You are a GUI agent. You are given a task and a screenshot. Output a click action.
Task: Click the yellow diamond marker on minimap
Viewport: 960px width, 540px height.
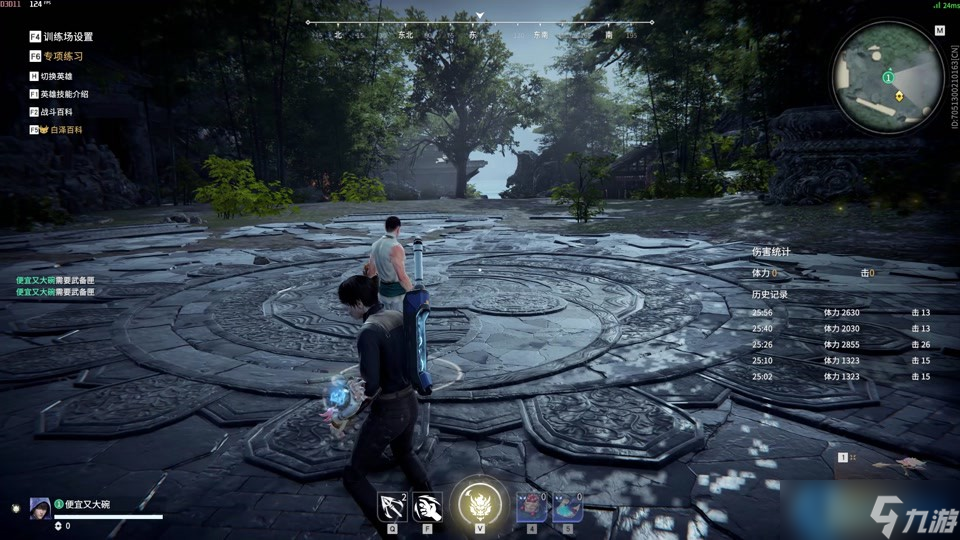900,96
